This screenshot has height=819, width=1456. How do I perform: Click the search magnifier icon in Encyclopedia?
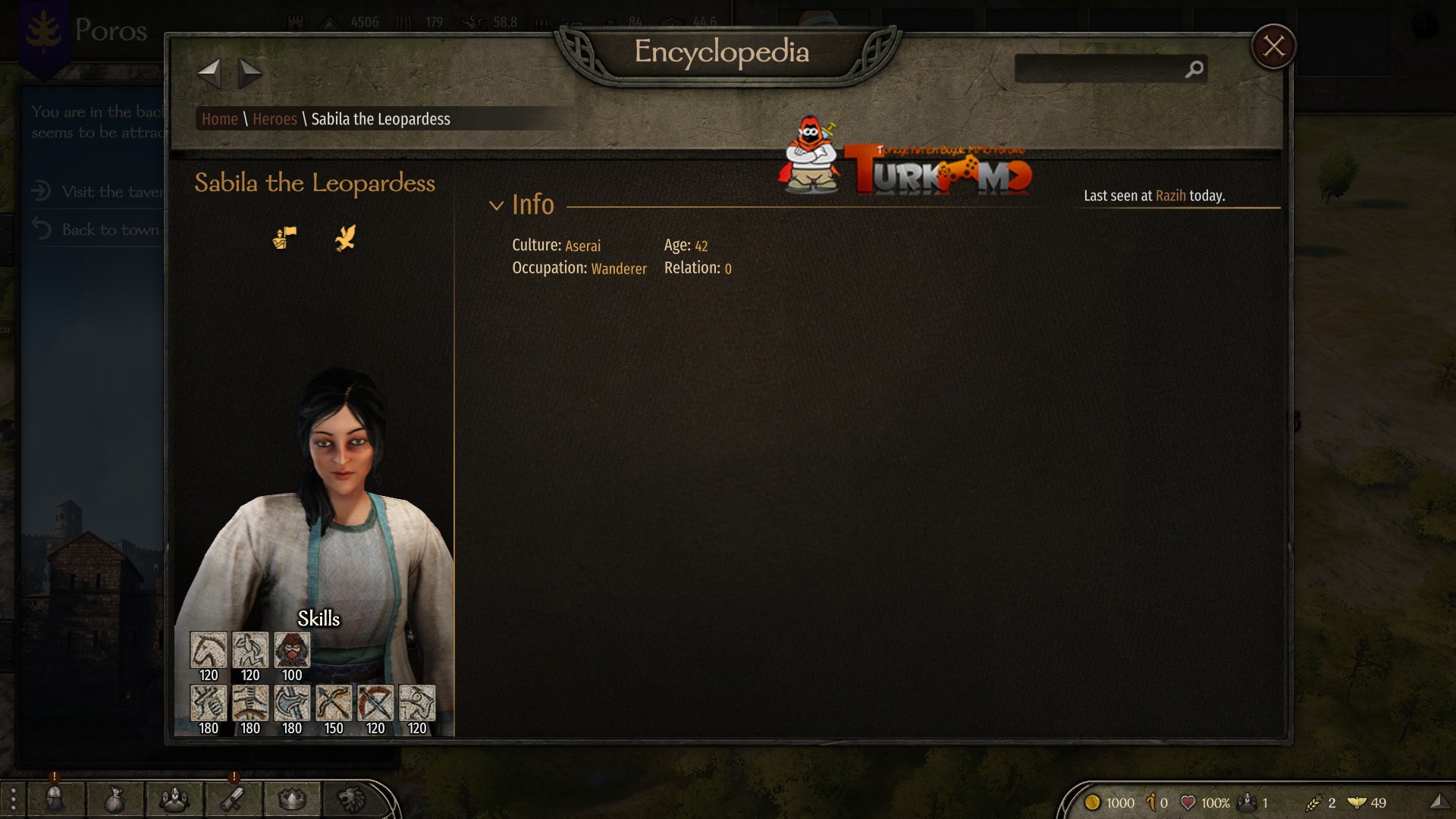tap(1193, 69)
